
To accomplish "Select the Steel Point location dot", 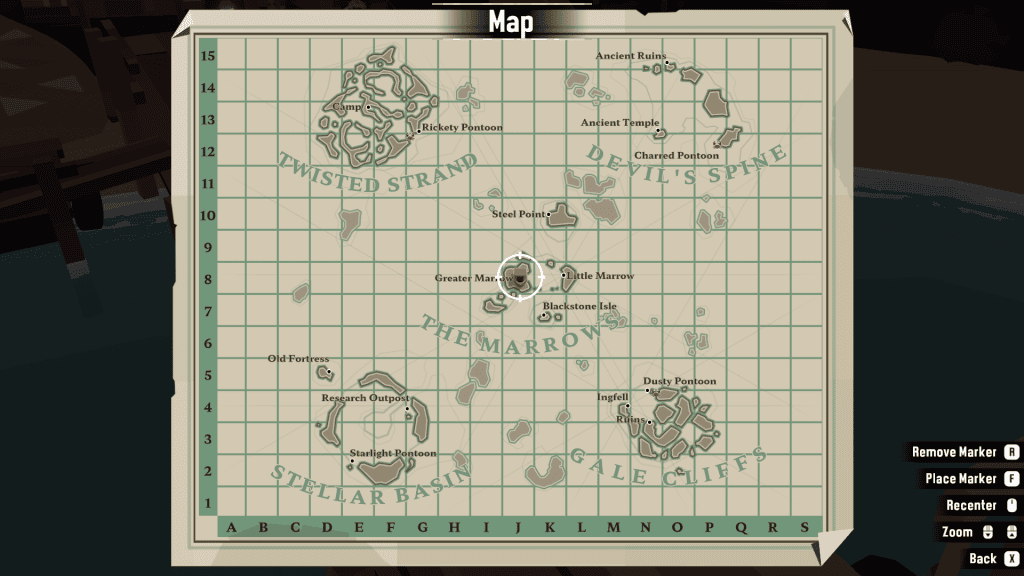I will (549, 215).
